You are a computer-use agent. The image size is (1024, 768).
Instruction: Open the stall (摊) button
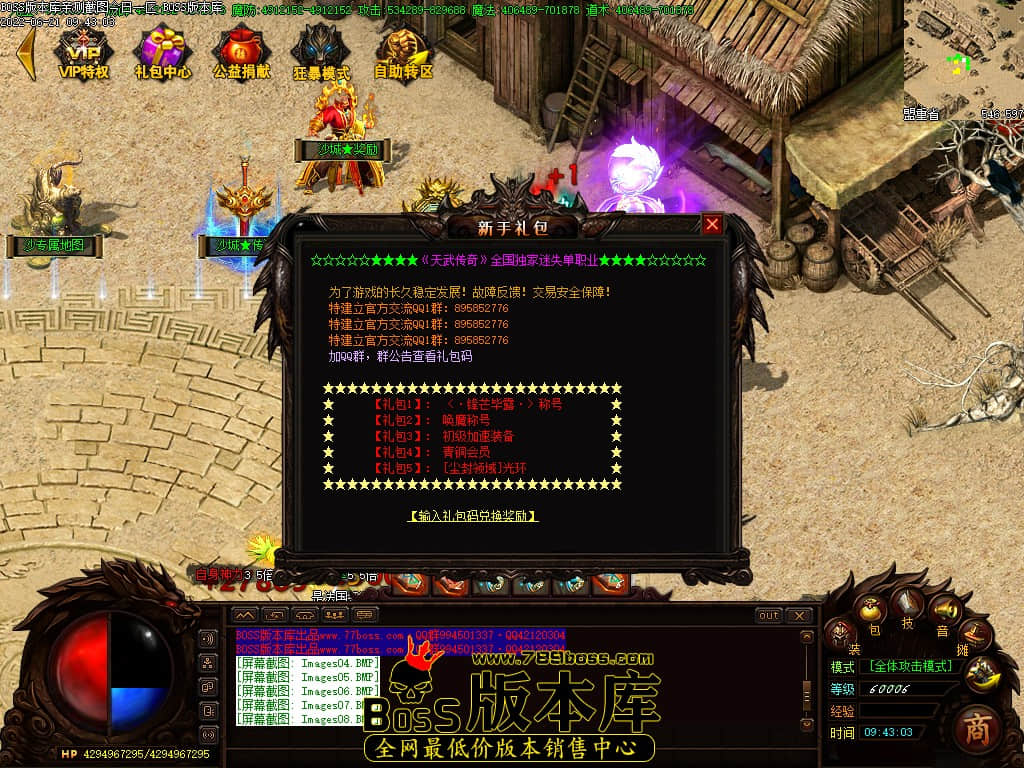pyautogui.click(x=975, y=634)
